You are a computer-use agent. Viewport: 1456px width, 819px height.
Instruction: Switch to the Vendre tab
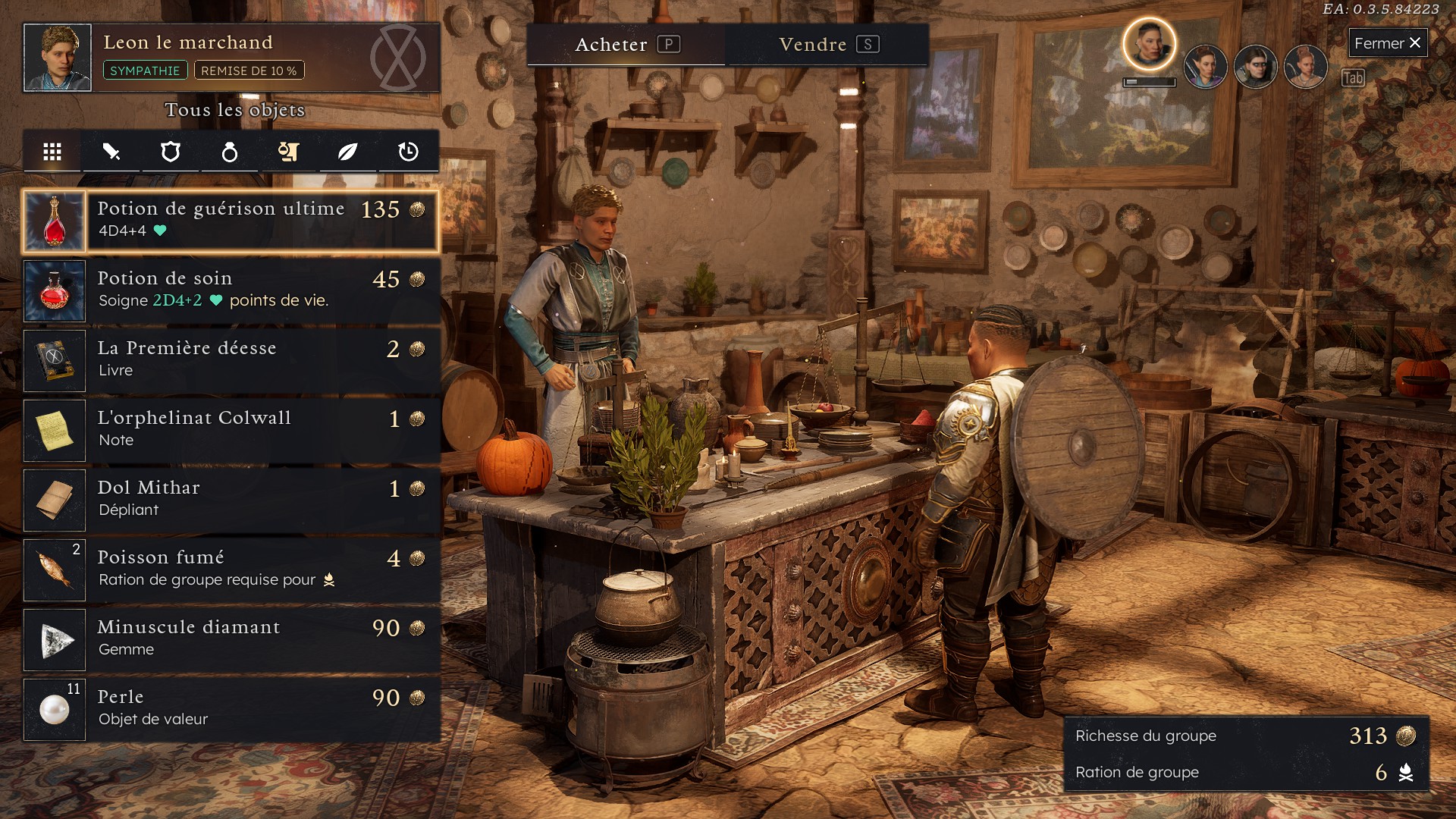click(x=827, y=45)
